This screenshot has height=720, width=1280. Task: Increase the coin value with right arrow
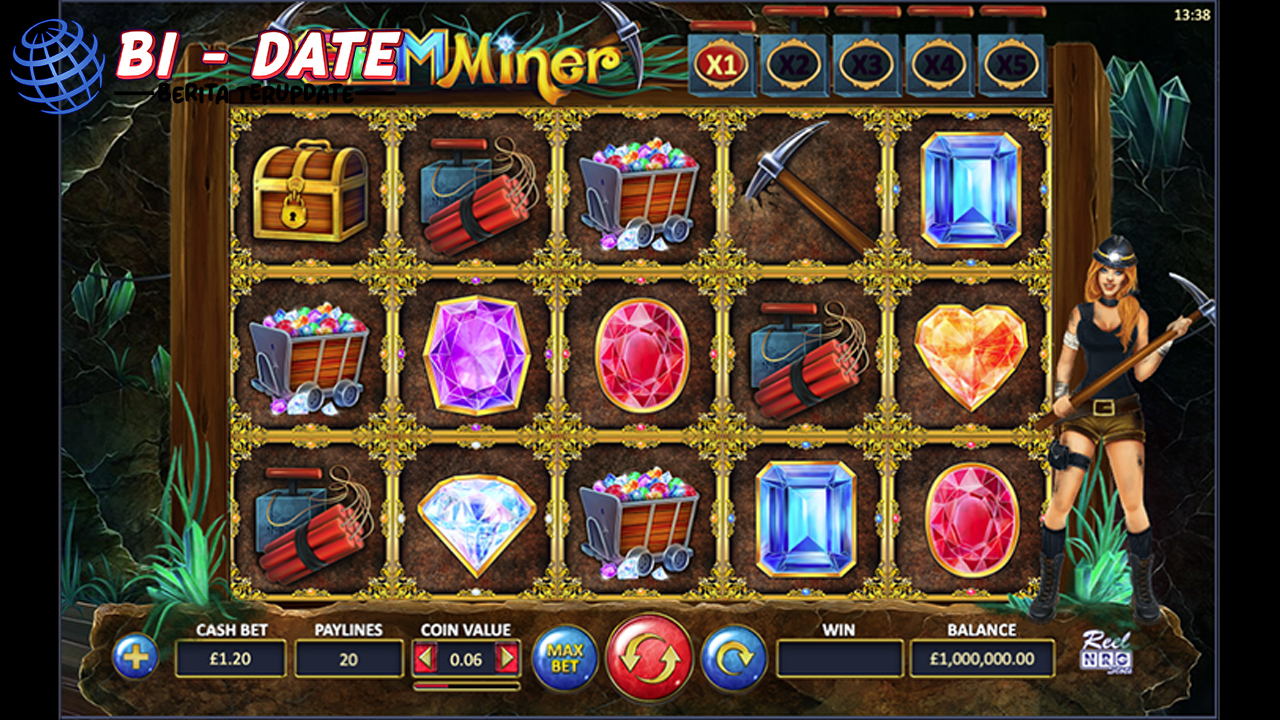coord(508,658)
